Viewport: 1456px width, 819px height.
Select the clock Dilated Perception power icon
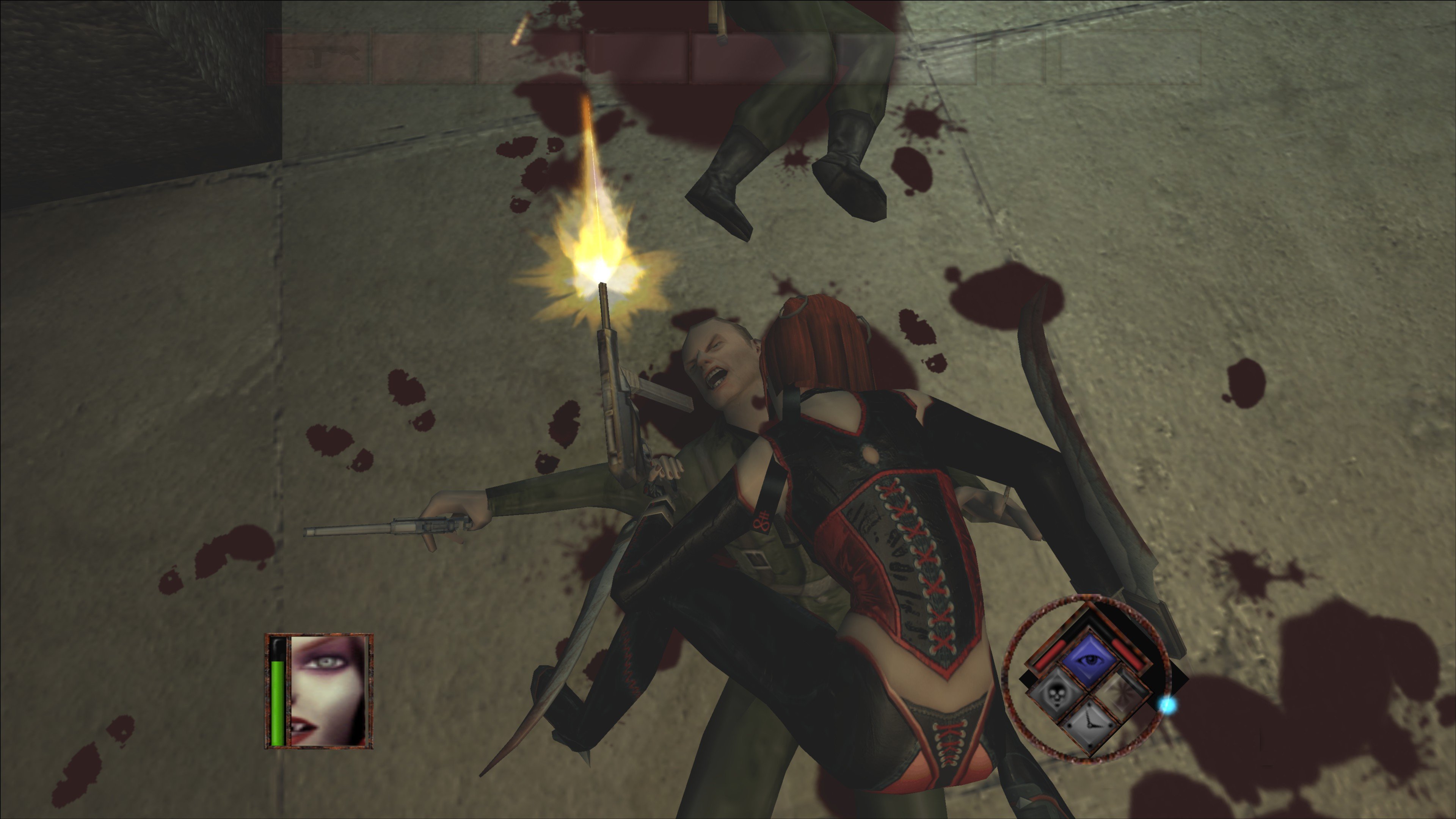click(x=1090, y=726)
